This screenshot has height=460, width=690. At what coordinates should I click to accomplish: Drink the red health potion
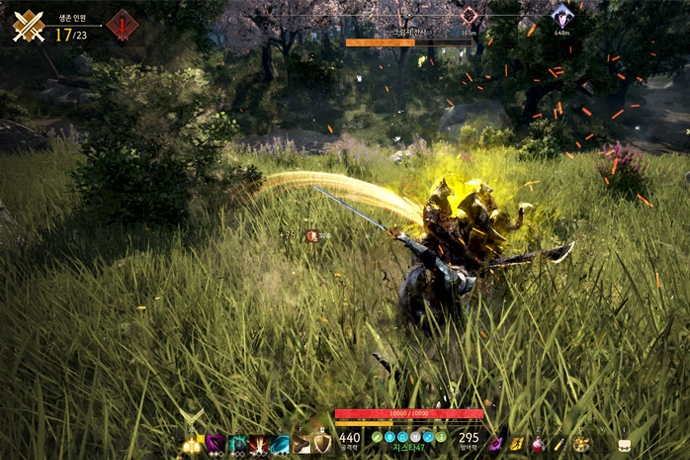[x=538, y=443]
